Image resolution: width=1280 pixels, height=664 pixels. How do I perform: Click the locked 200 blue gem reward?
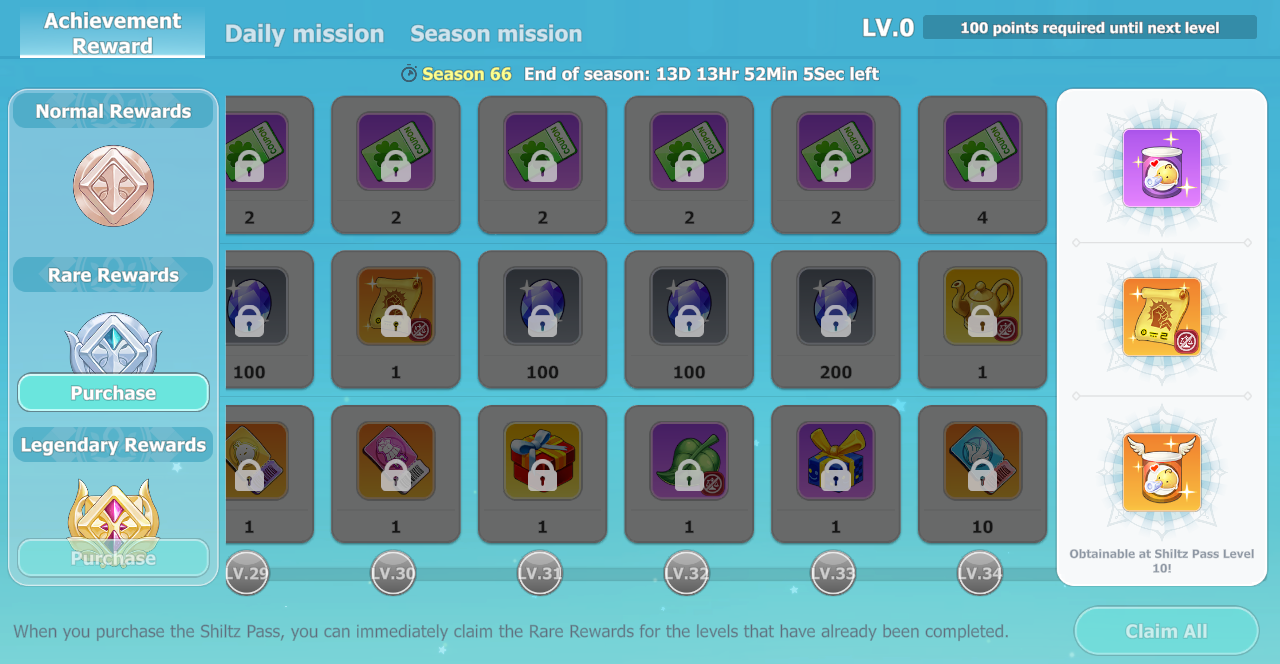click(835, 308)
